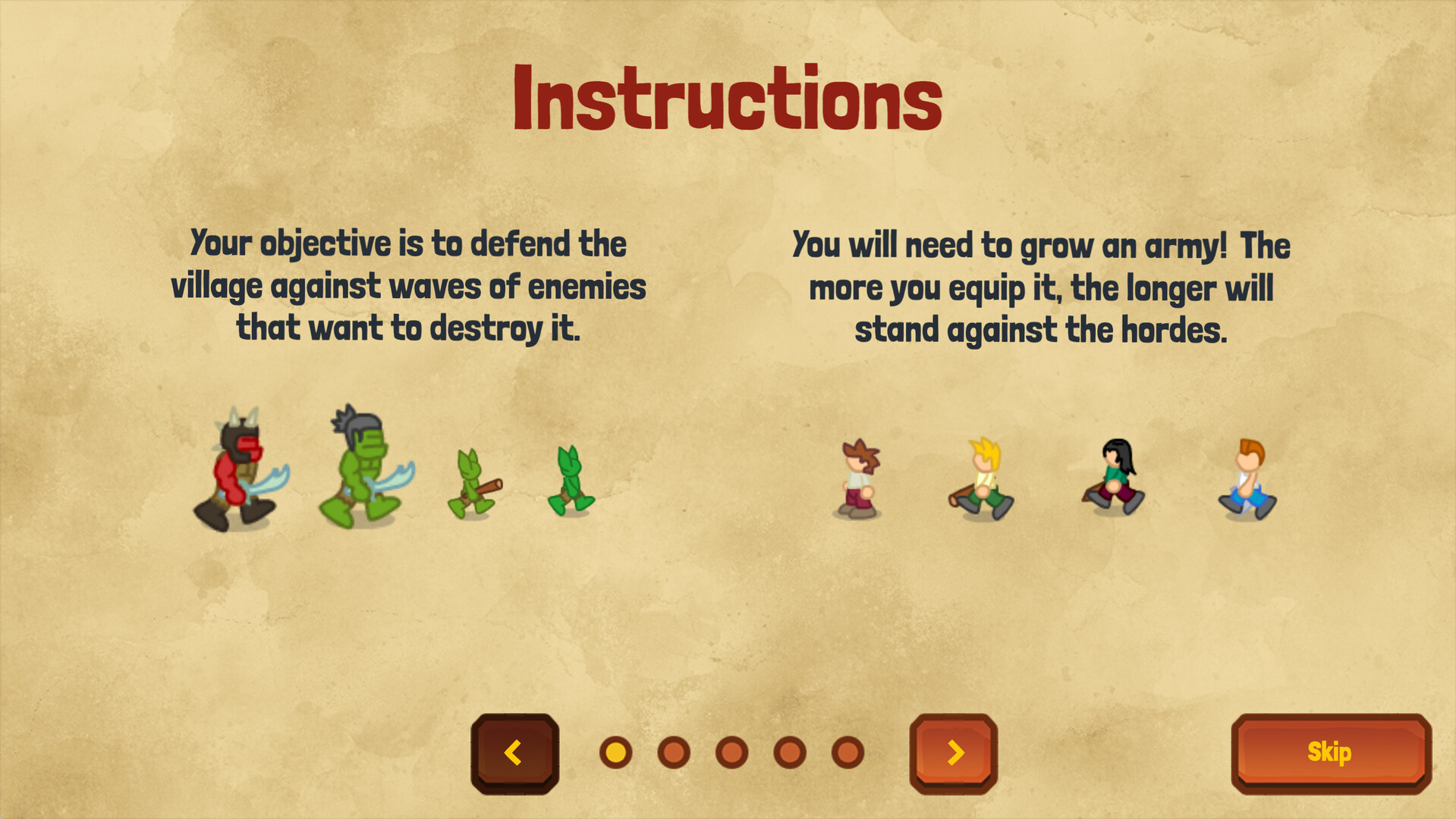The width and height of the screenshot is (1456, 819).
Task: Select the middle pagination dot
Action: coord(731,753)
